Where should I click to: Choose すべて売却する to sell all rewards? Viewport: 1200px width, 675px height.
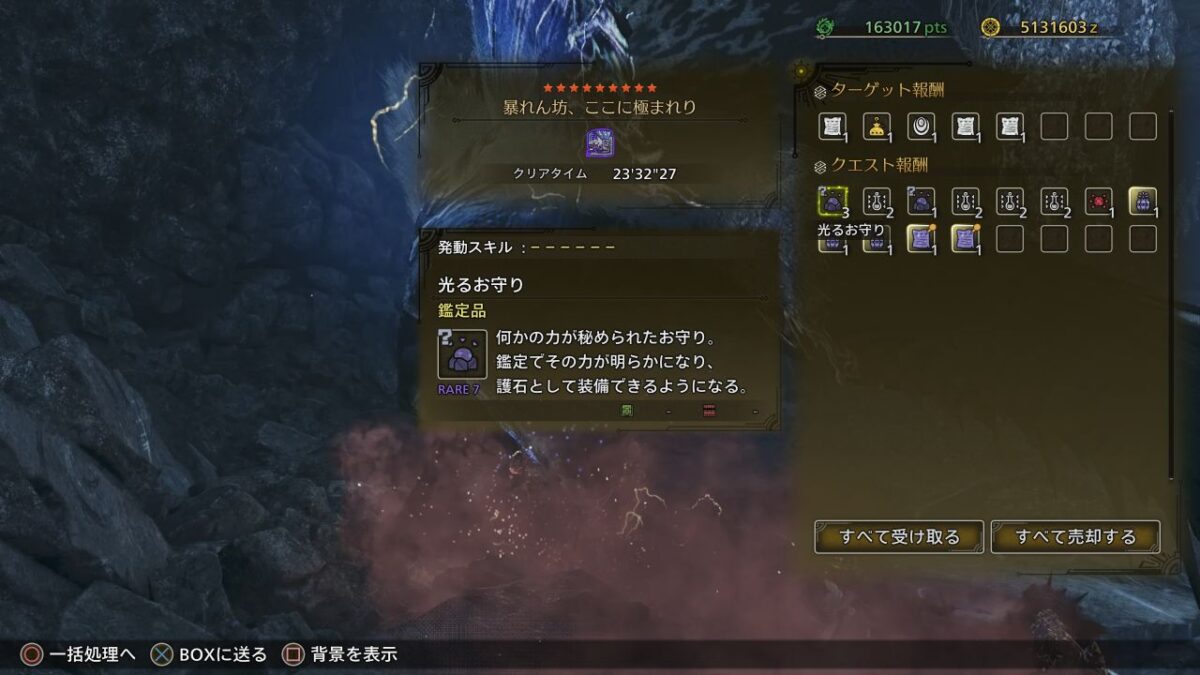click(1075, 537)
